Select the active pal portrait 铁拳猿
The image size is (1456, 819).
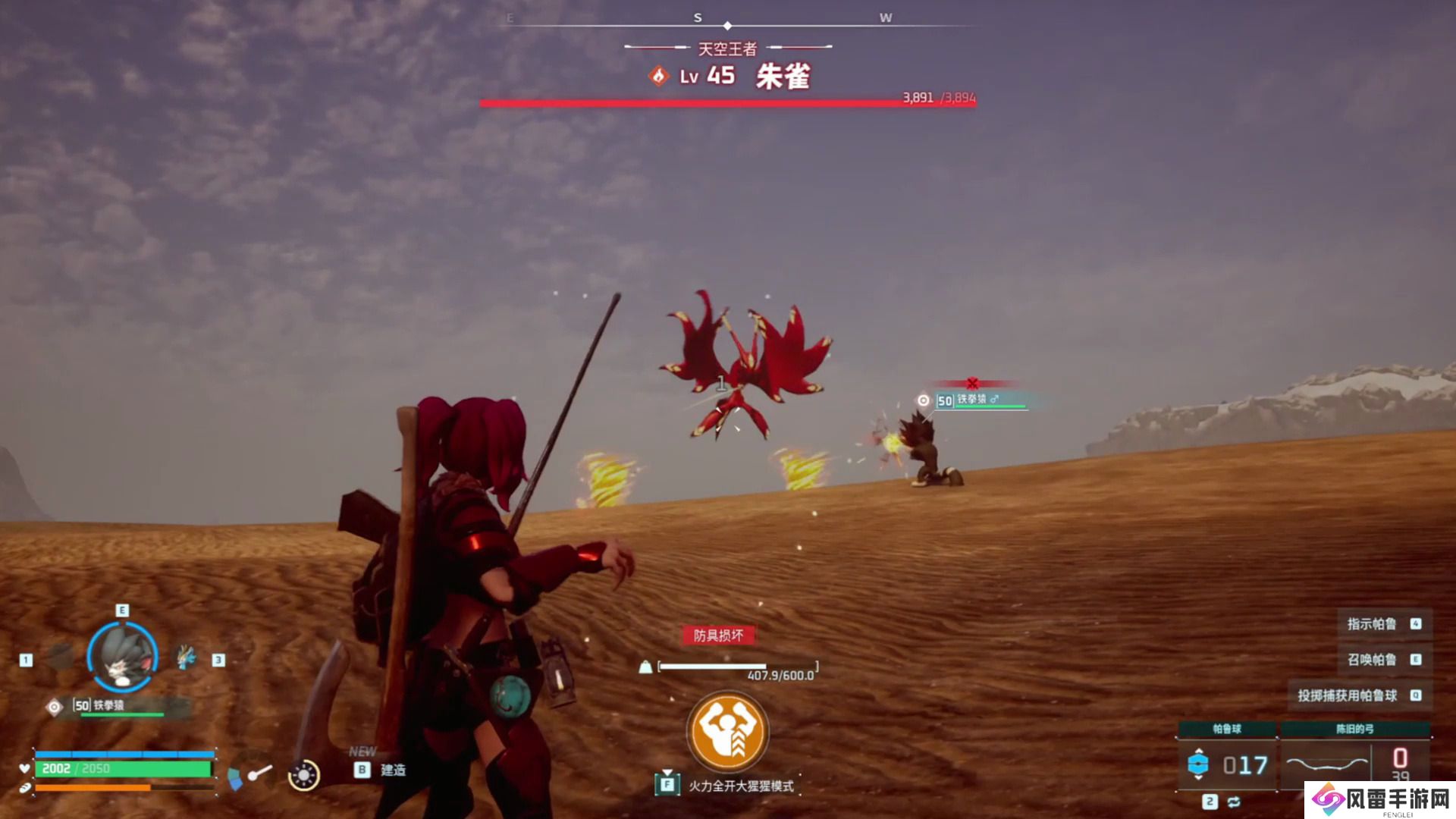tap(122, 657)
